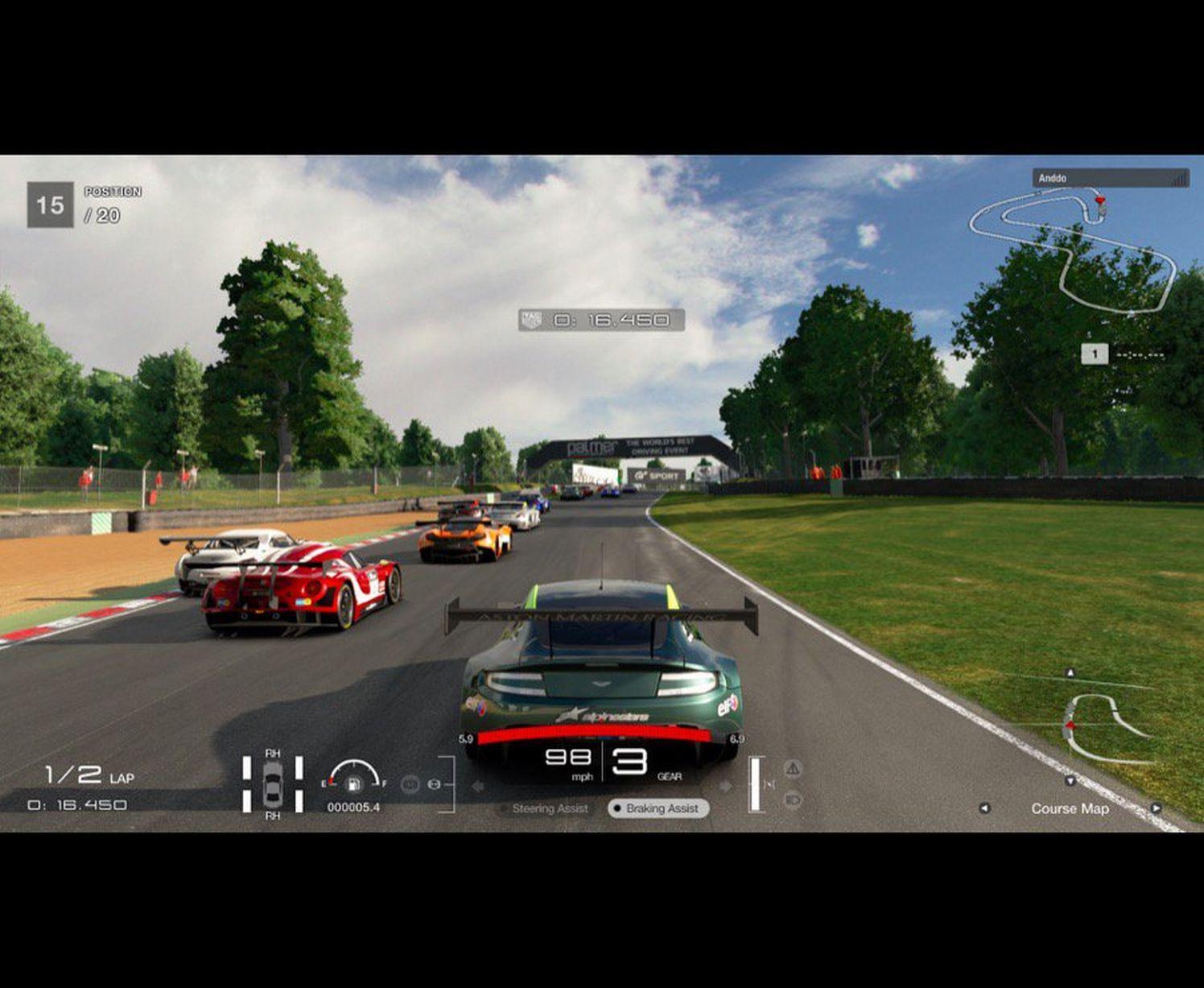Click the up arrow above the zoomed course map
Viewport: 1204px width, 988px height.
[x=1070, y=672]
